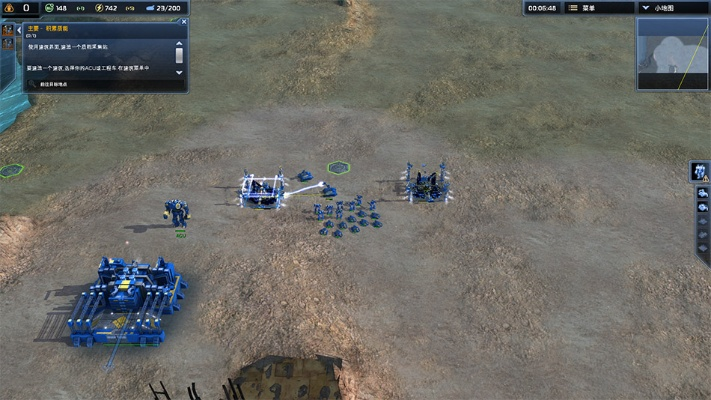Viewport: 711px width, 400px height.
Task: Select the ACU commander unit in blue
Action: (x=178, y=212)
